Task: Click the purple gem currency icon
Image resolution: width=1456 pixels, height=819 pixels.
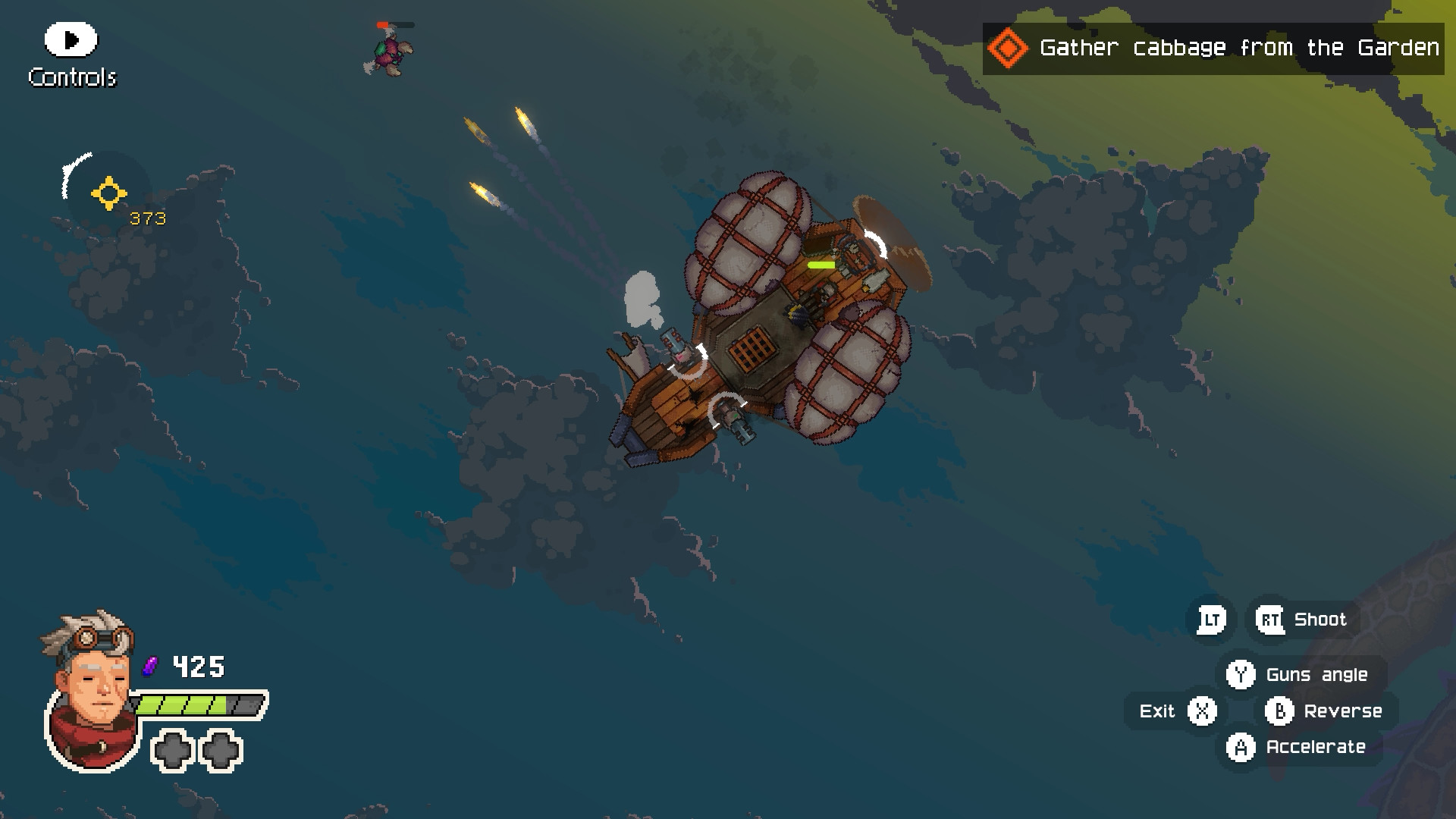Action: tap(150, 667)
